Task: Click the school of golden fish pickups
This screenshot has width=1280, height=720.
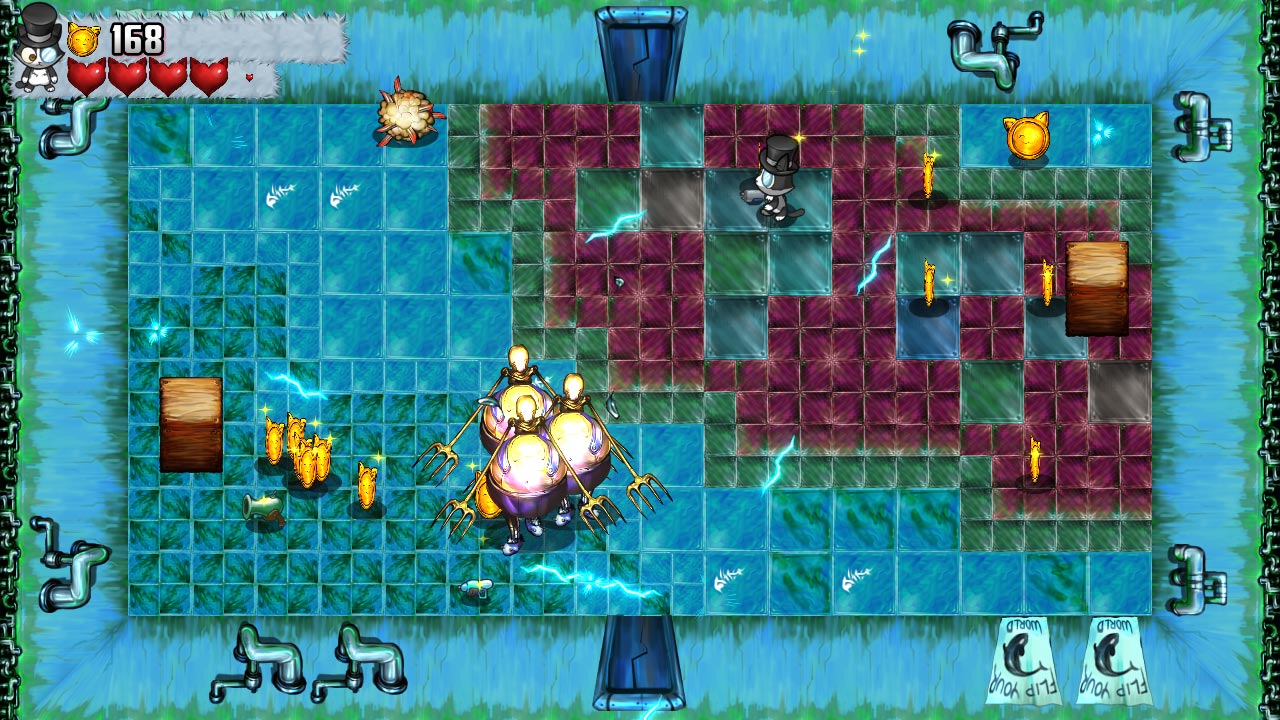Action: click(300, 452)
